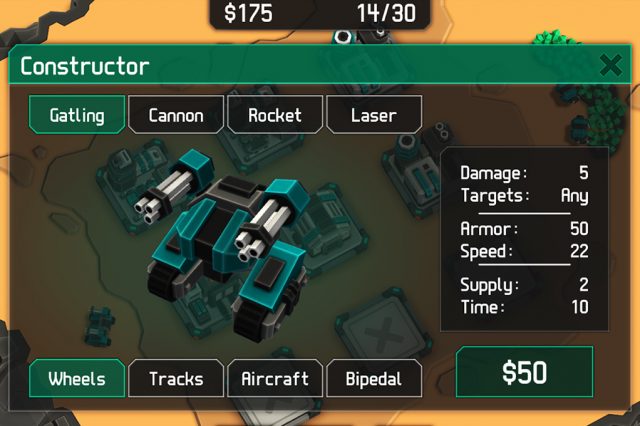Choose the Cannon weapon

point(176,114)
